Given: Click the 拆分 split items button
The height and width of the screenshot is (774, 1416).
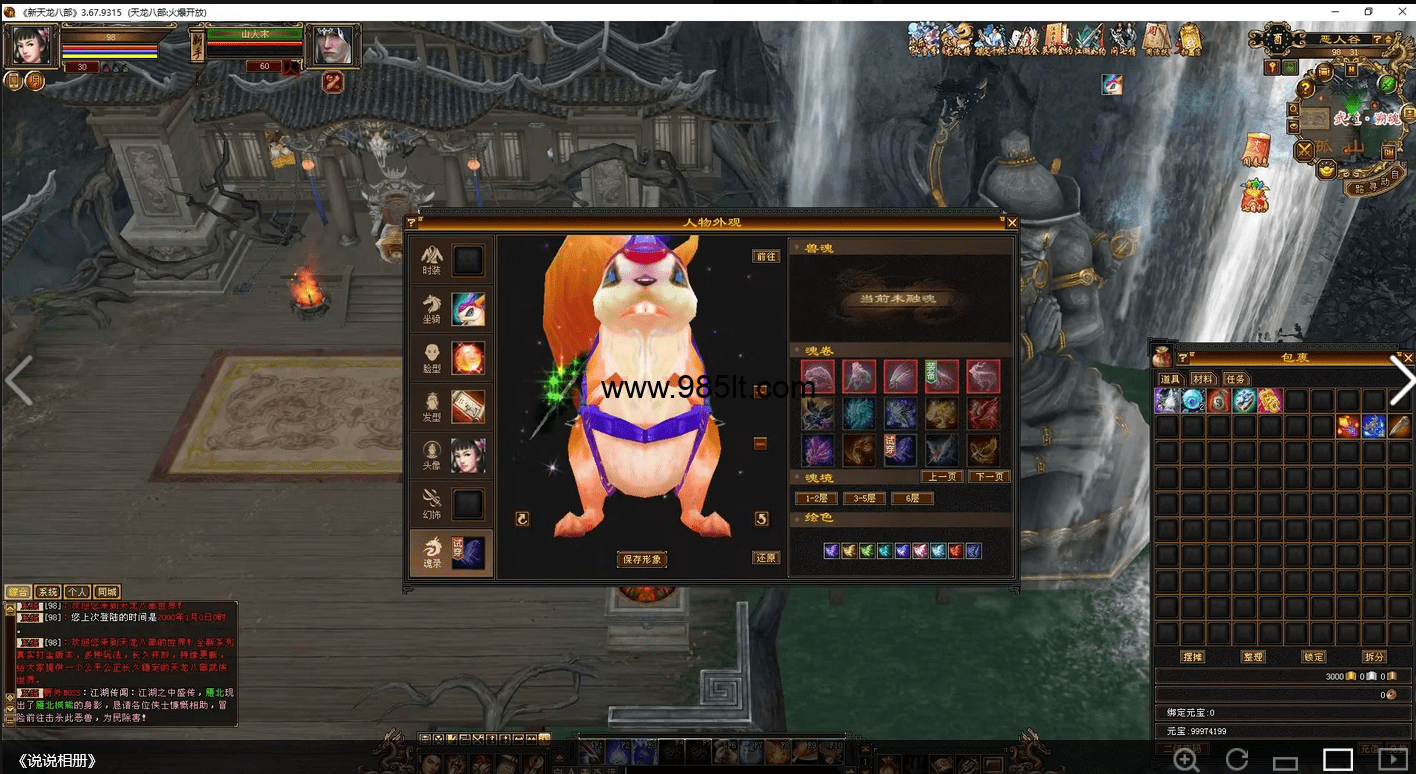Looking at the screenshot, I should pyautogui.click(x=1374, y=657).
